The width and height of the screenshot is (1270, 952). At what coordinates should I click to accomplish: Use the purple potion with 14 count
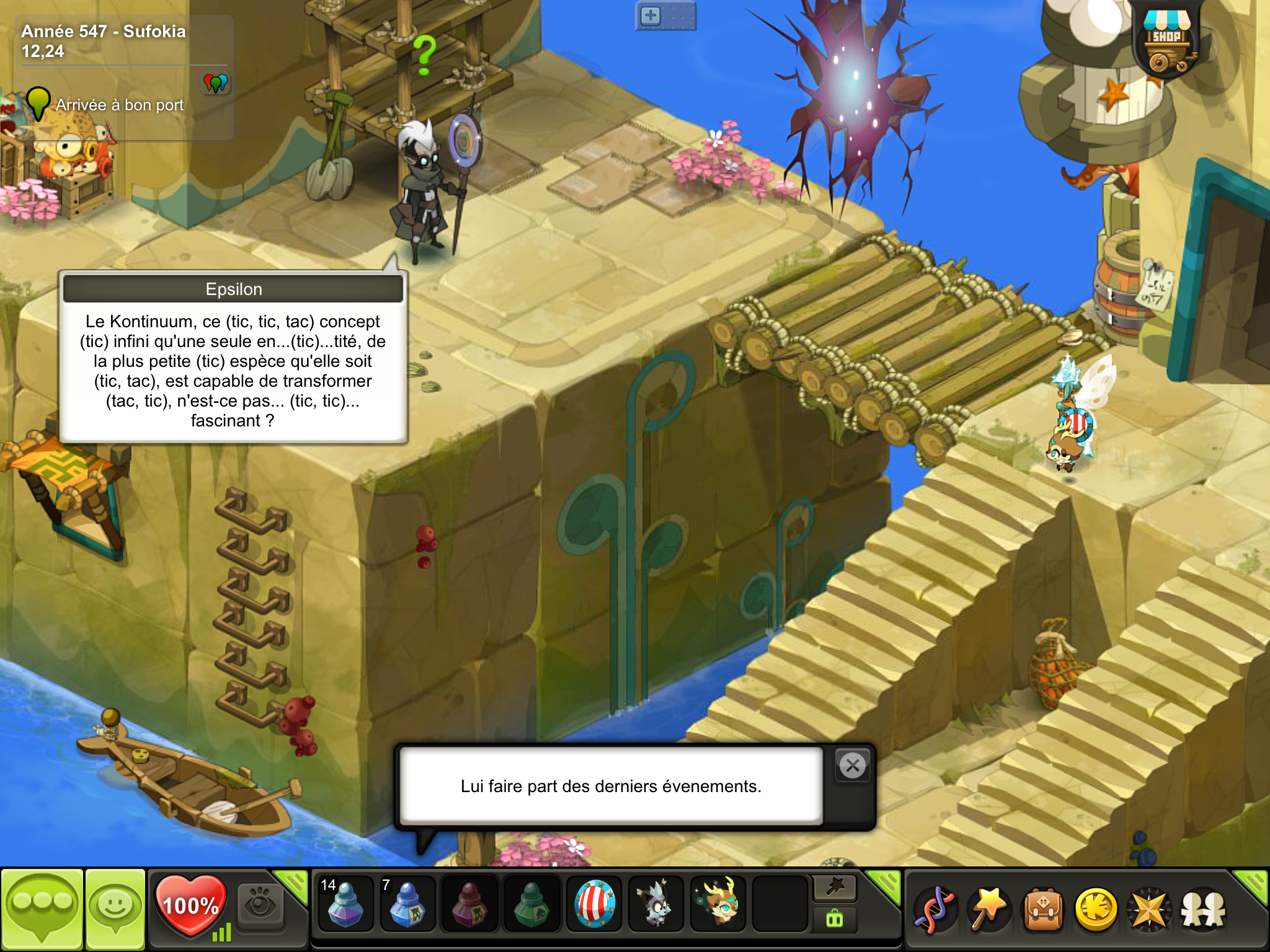(345, 904)
